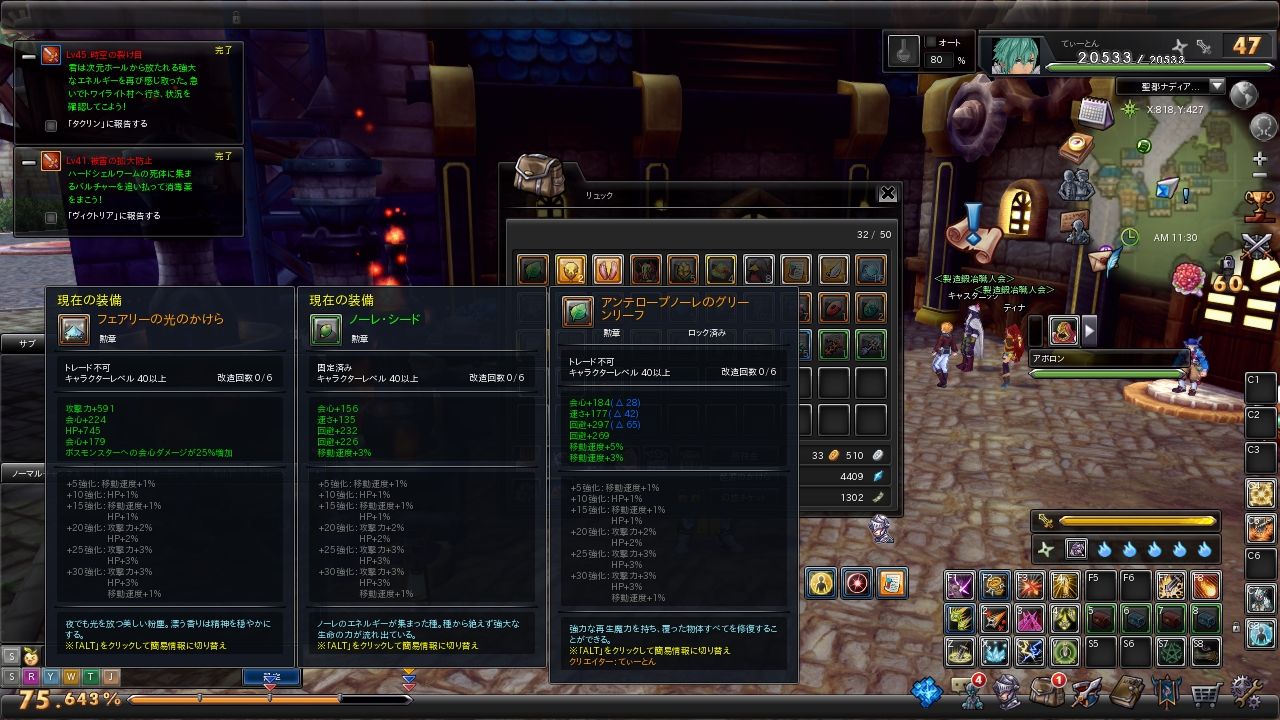Open the knight helmet character menu
The width and height of the screenshot is (1280, 720).
pos(1007,693)
